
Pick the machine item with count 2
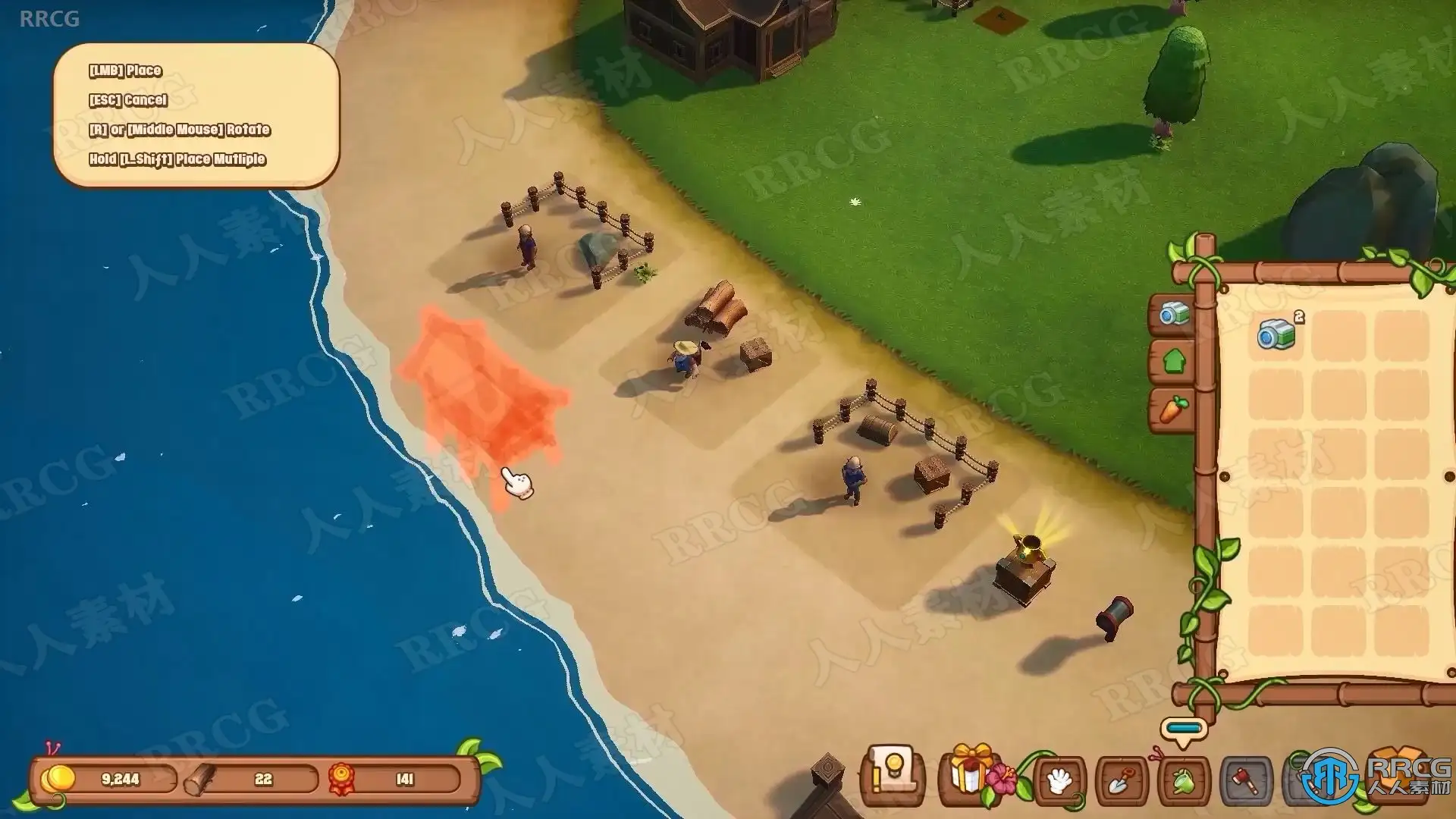coord(1276,334)
